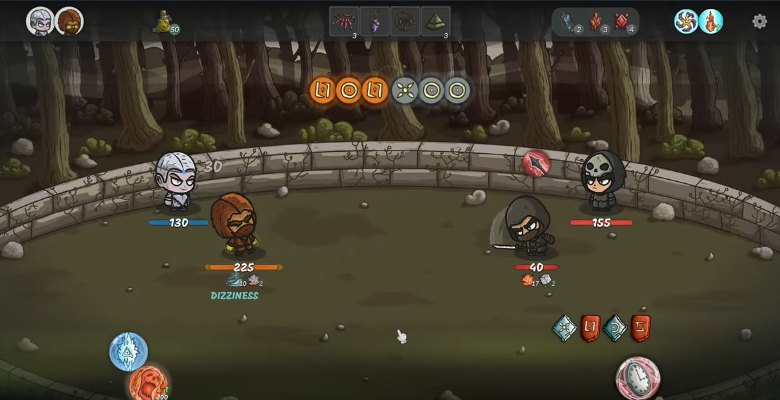Use the green pyramid item slot
Screen dimensions: 780x400
click(436, 21)
